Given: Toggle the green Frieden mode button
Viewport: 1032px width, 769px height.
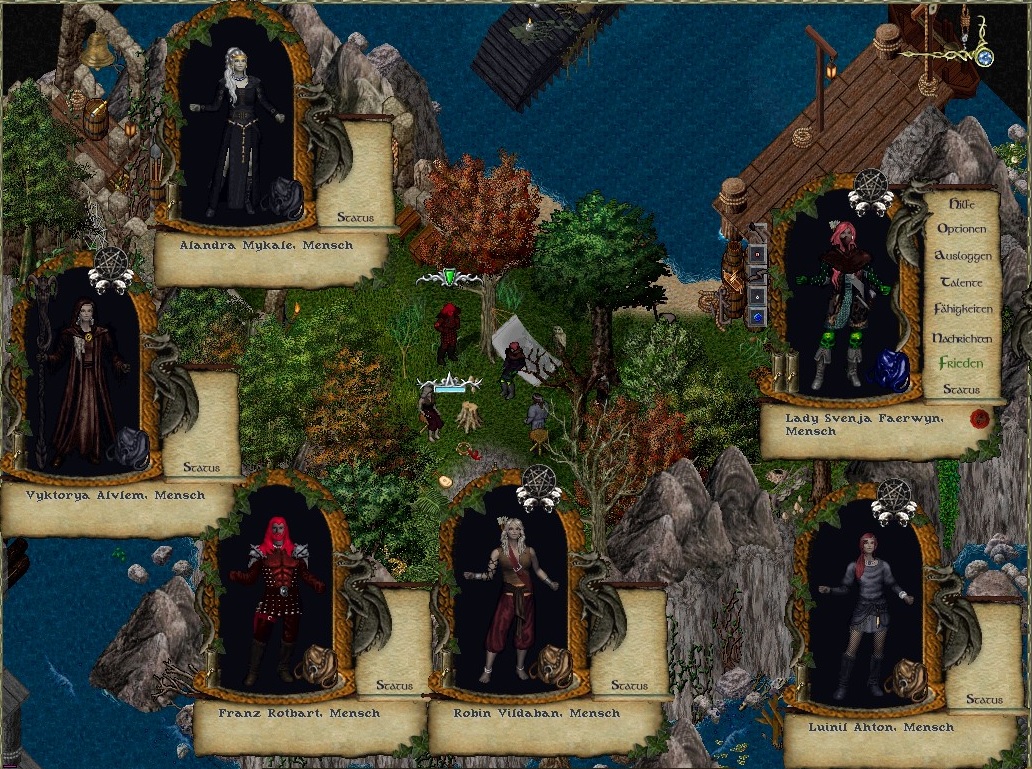Looking at the screenshot, I should tap(961, 364).
